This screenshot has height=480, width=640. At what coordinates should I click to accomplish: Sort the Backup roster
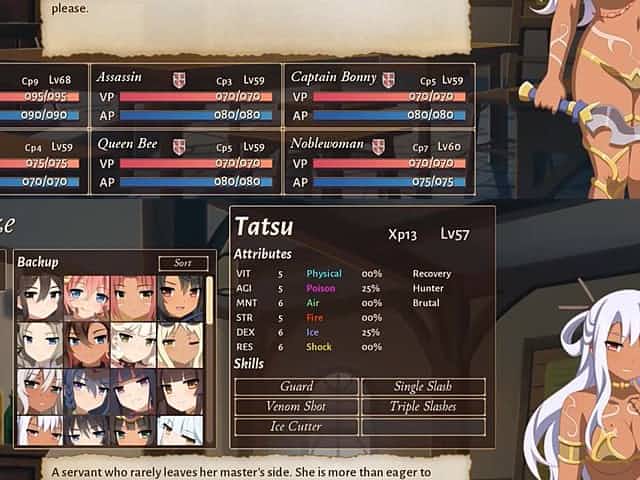tap(183, 263)
